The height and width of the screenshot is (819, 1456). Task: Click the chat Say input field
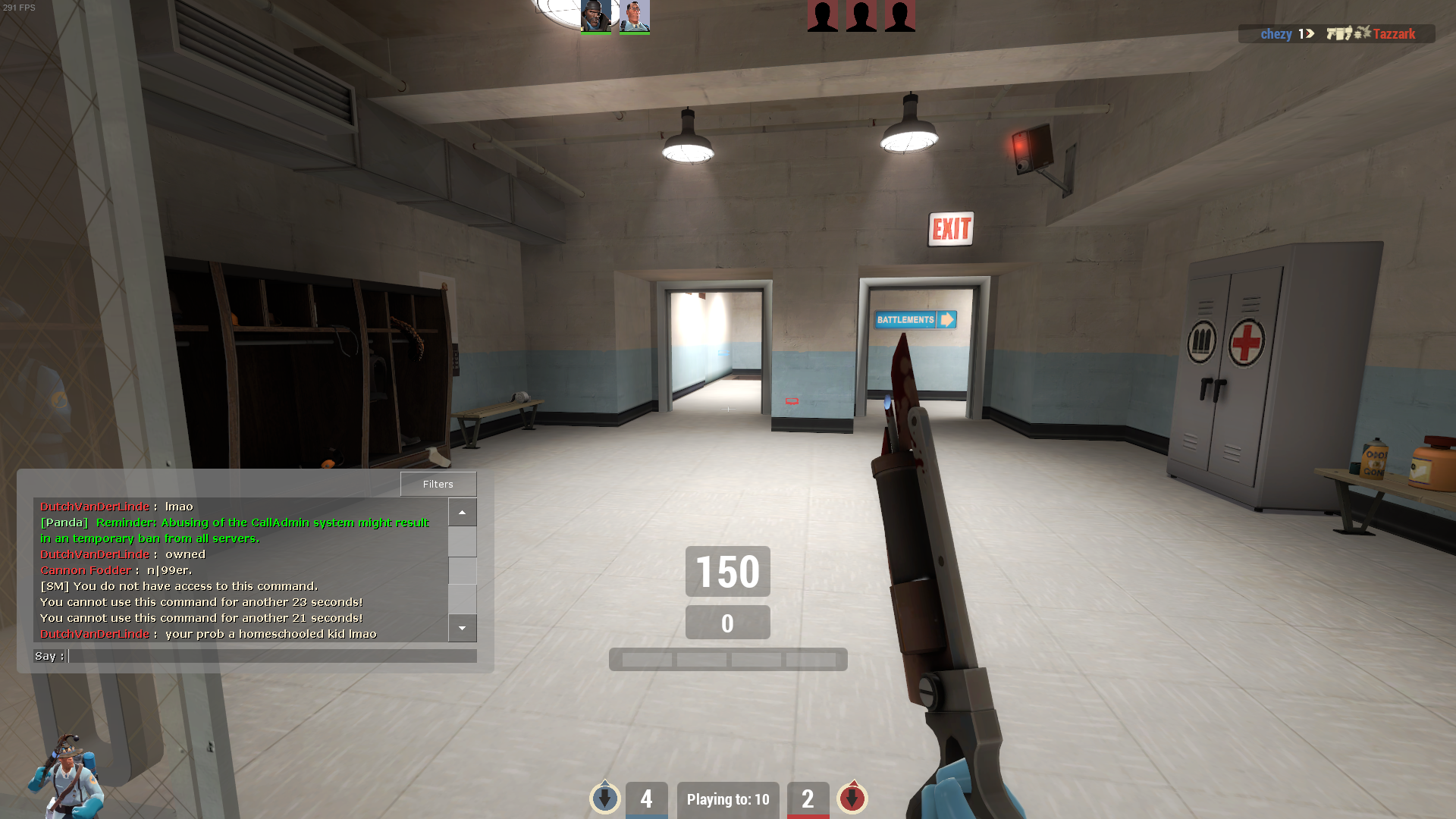271,656
